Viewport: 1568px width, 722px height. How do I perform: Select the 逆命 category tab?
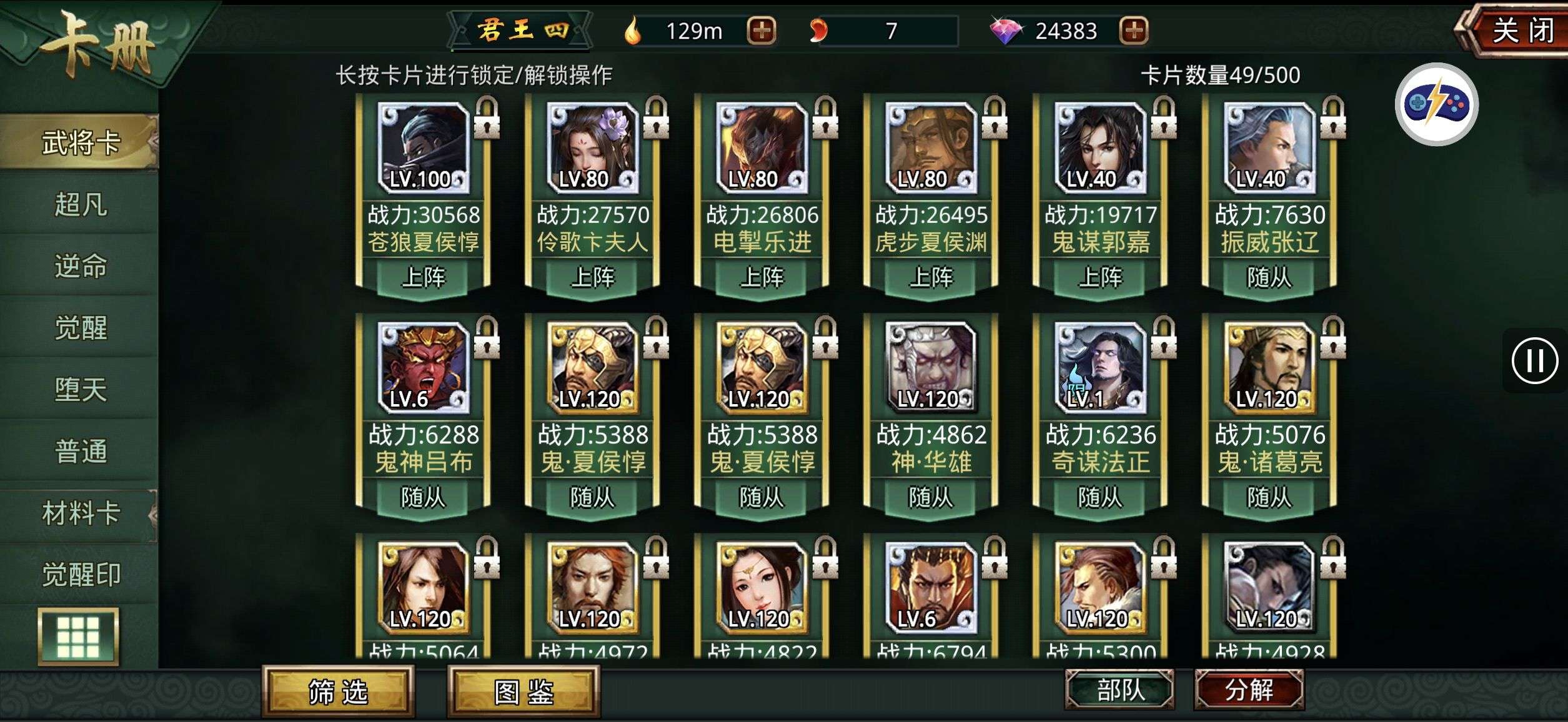pos(81,266)
